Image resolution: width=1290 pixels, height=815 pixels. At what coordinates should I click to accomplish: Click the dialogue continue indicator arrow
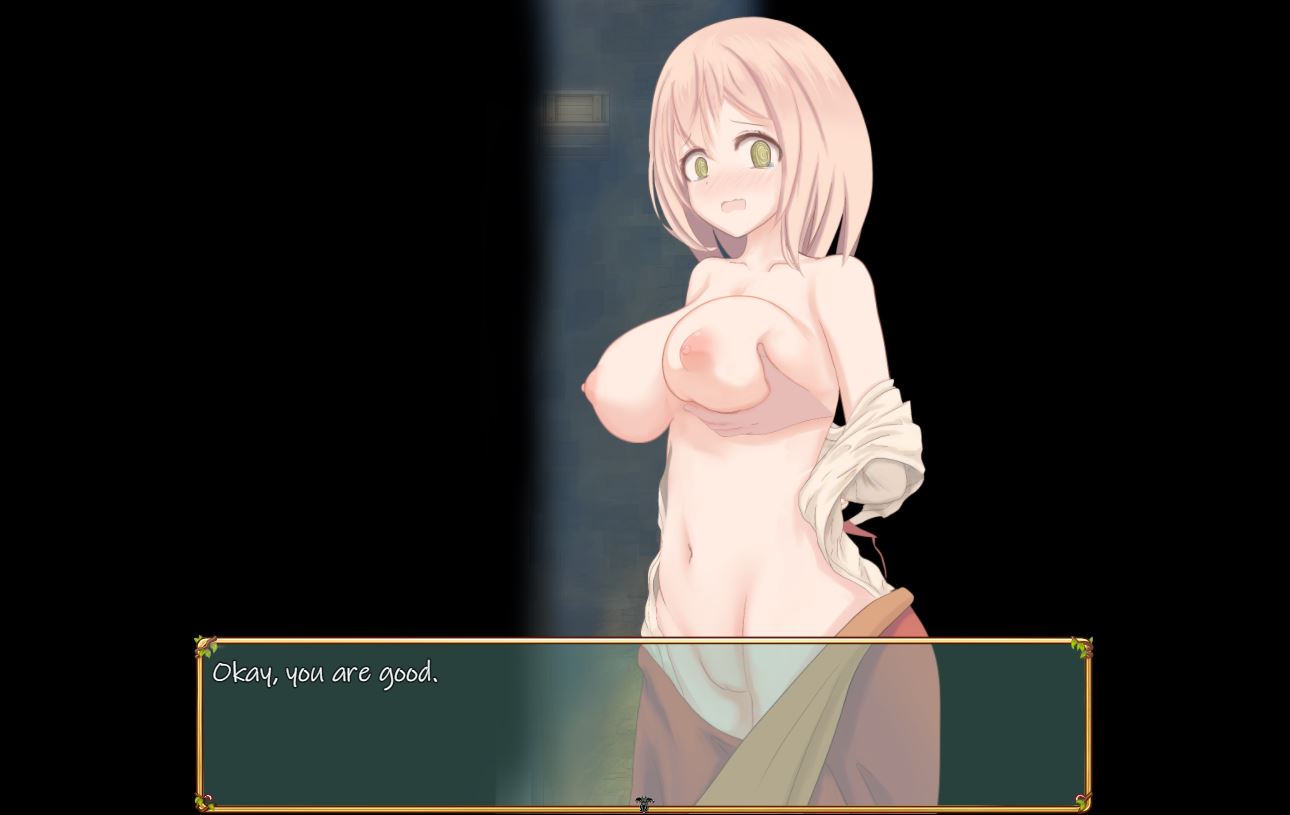click(x=644, y=804)
